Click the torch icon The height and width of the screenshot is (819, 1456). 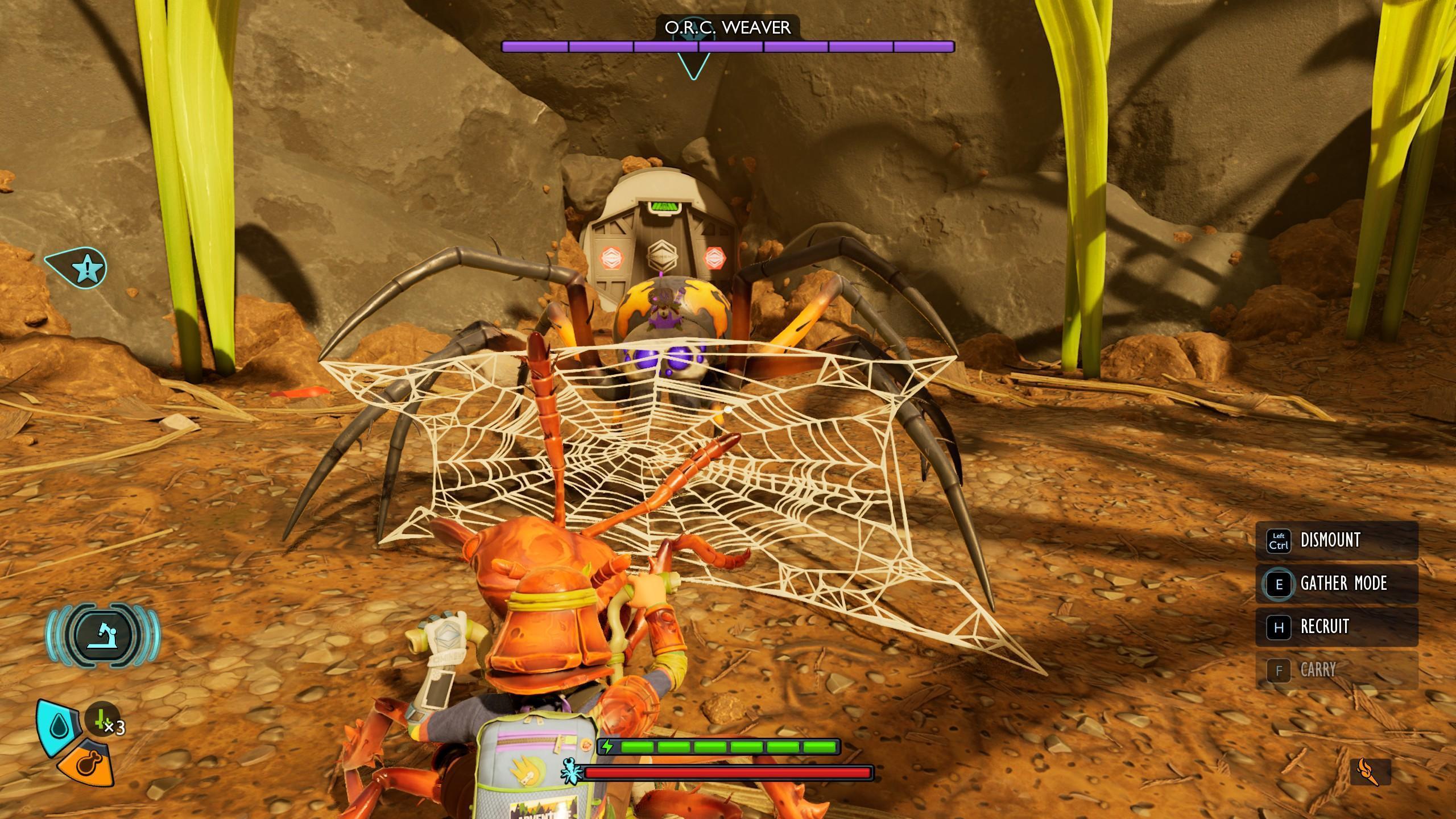tap(1370, 772)
